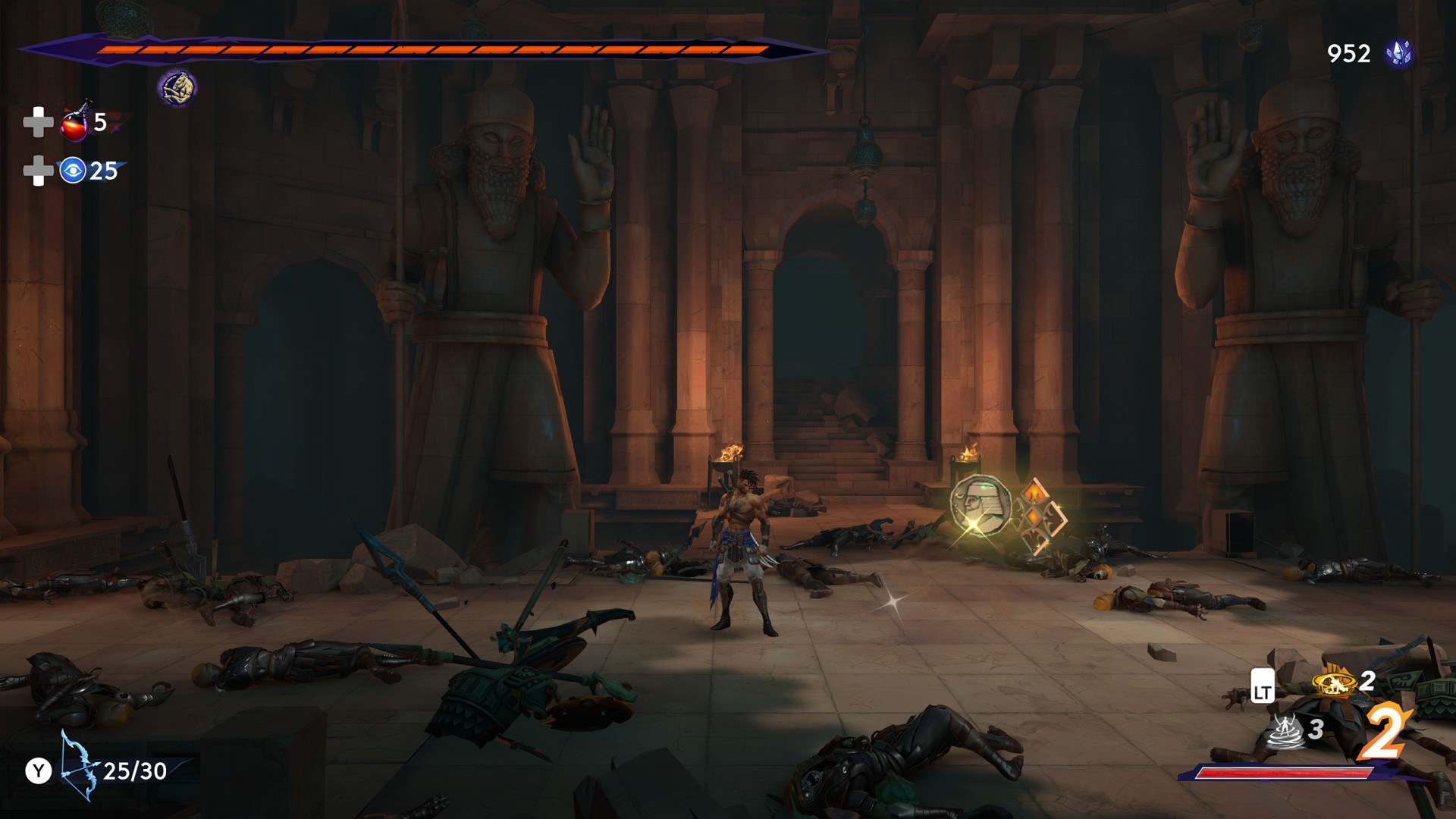
Task: Select the bow weapon icon
Action: tap(79, 766)
